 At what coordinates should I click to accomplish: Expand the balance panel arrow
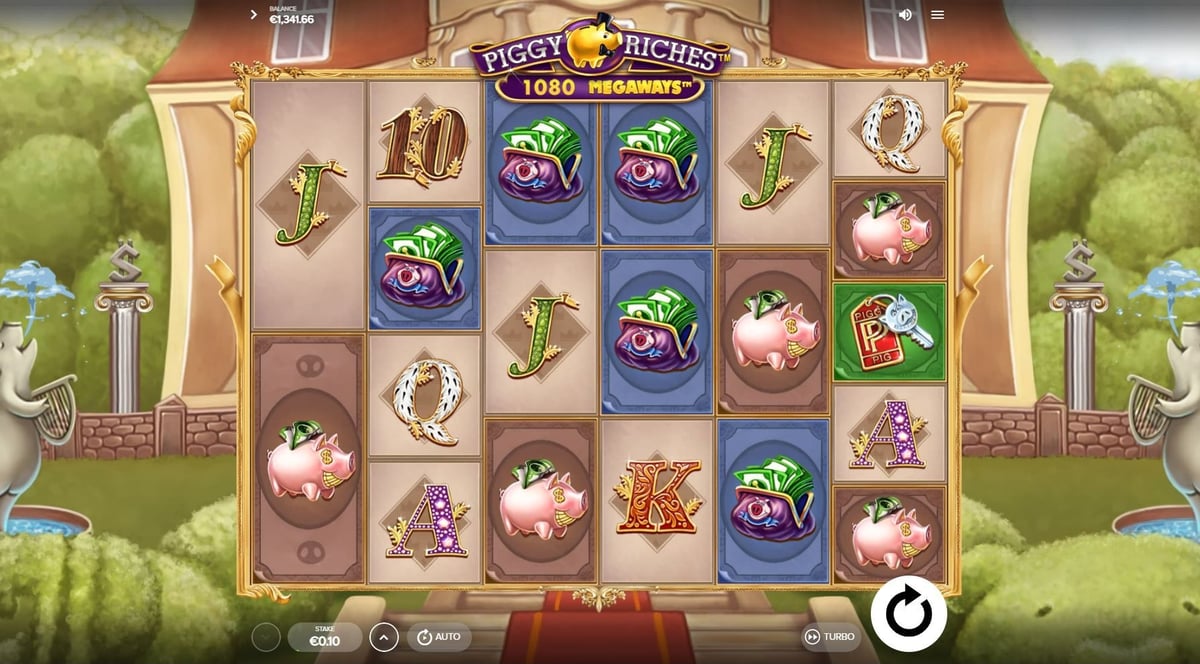coord(254,15)
